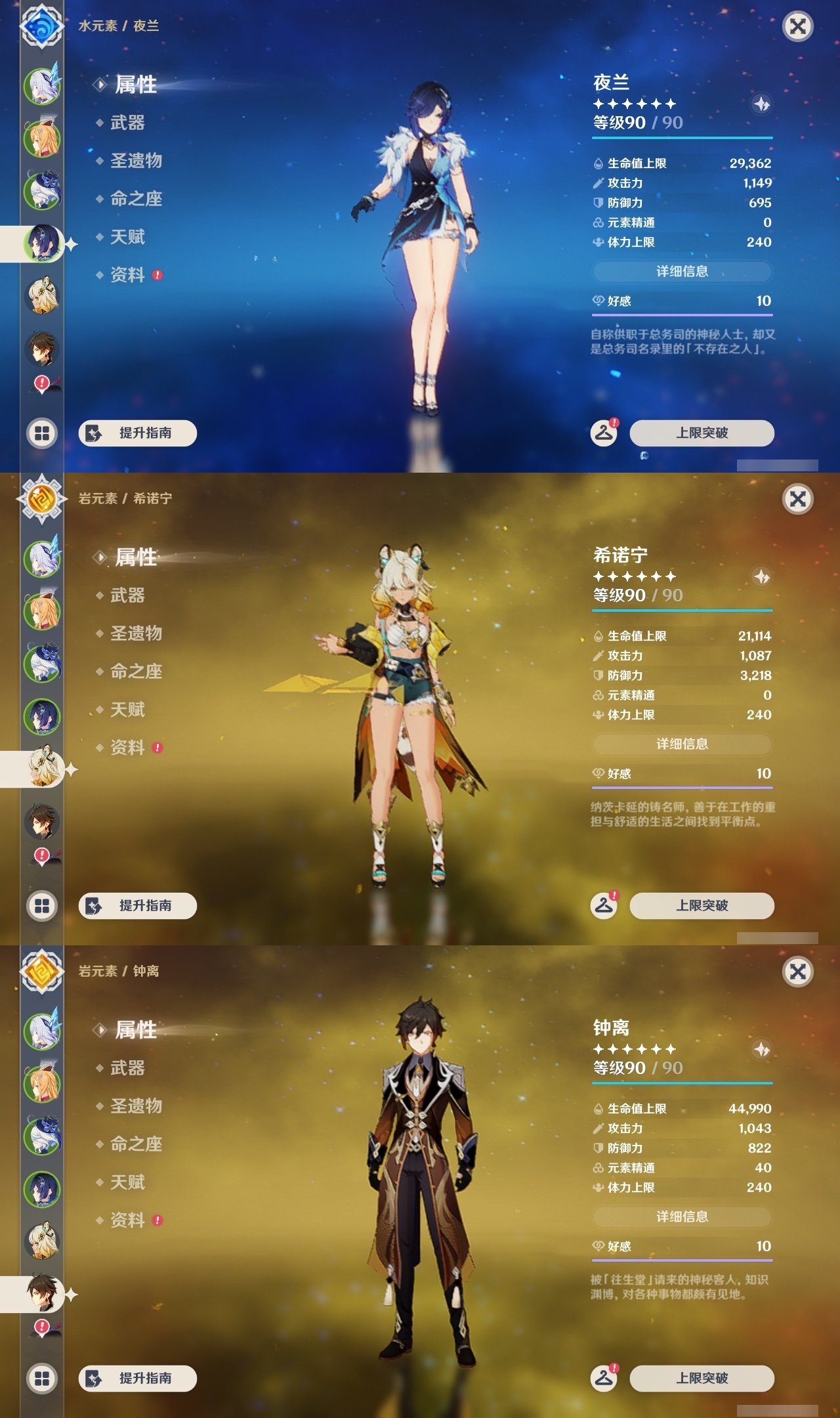The height and width of the screenshot is (1418, 840).
Task: Click the ascension sparkle icon next to Yelan's stars
Action: (761, 104)
